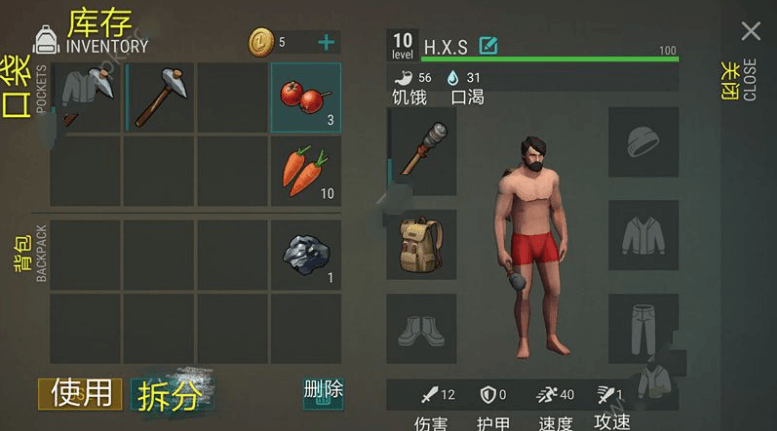Screen dimensions: 777x431
Task: Select the red berries slot
Action: [306, 97]
